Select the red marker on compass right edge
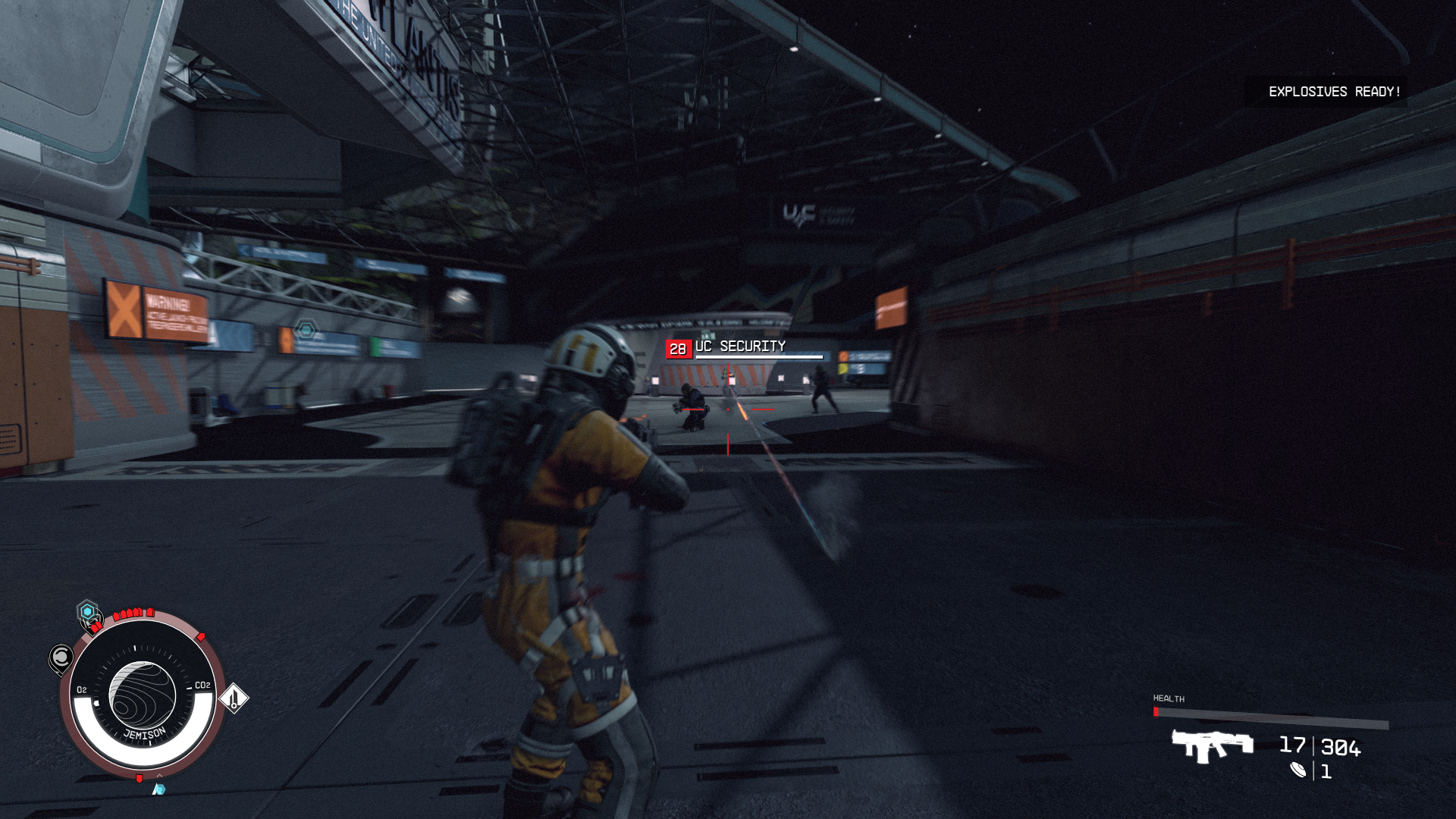The image size is (1456, 819). [200, 635]
